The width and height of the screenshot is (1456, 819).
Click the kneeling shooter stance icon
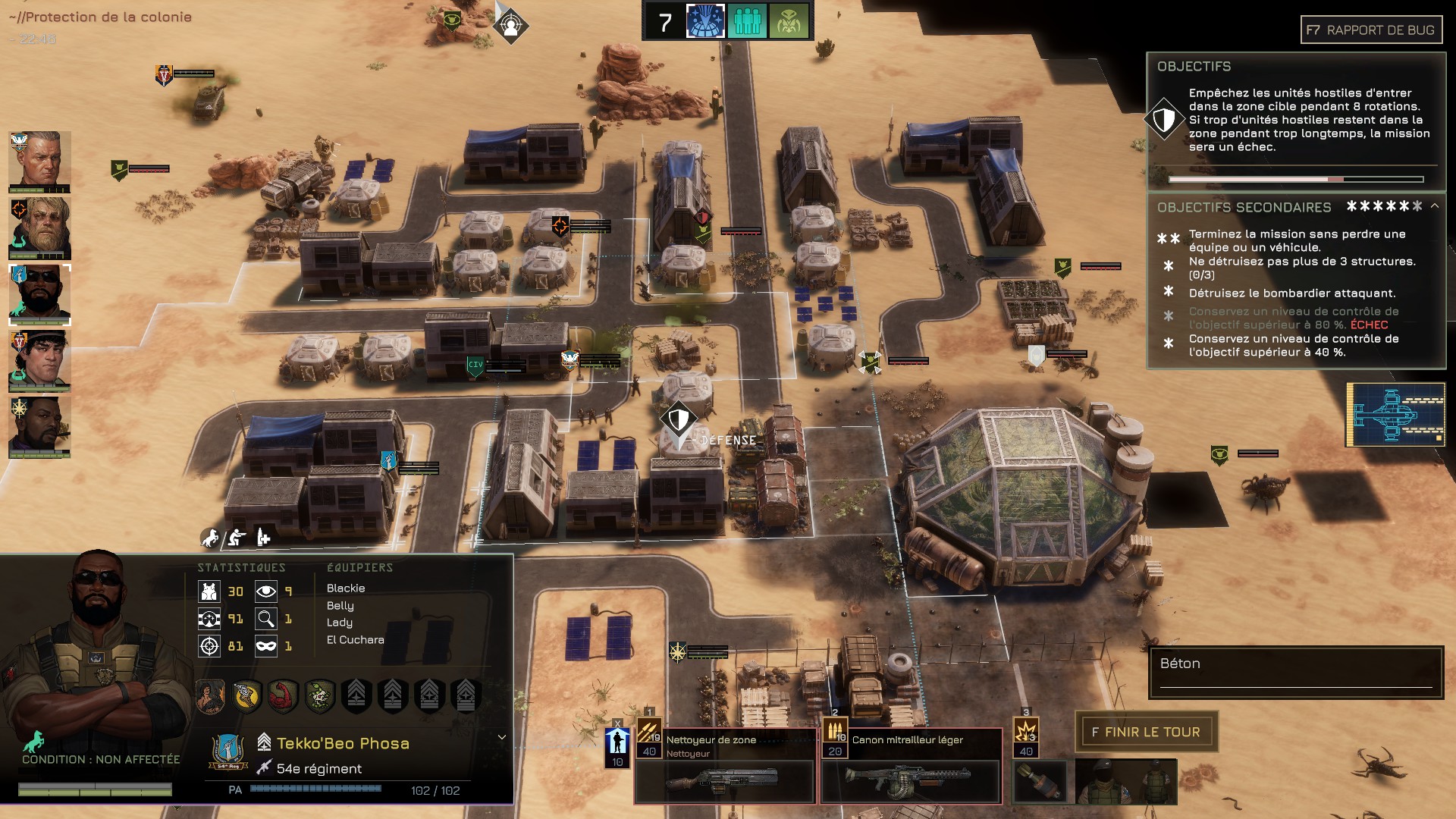coord(237,538)
